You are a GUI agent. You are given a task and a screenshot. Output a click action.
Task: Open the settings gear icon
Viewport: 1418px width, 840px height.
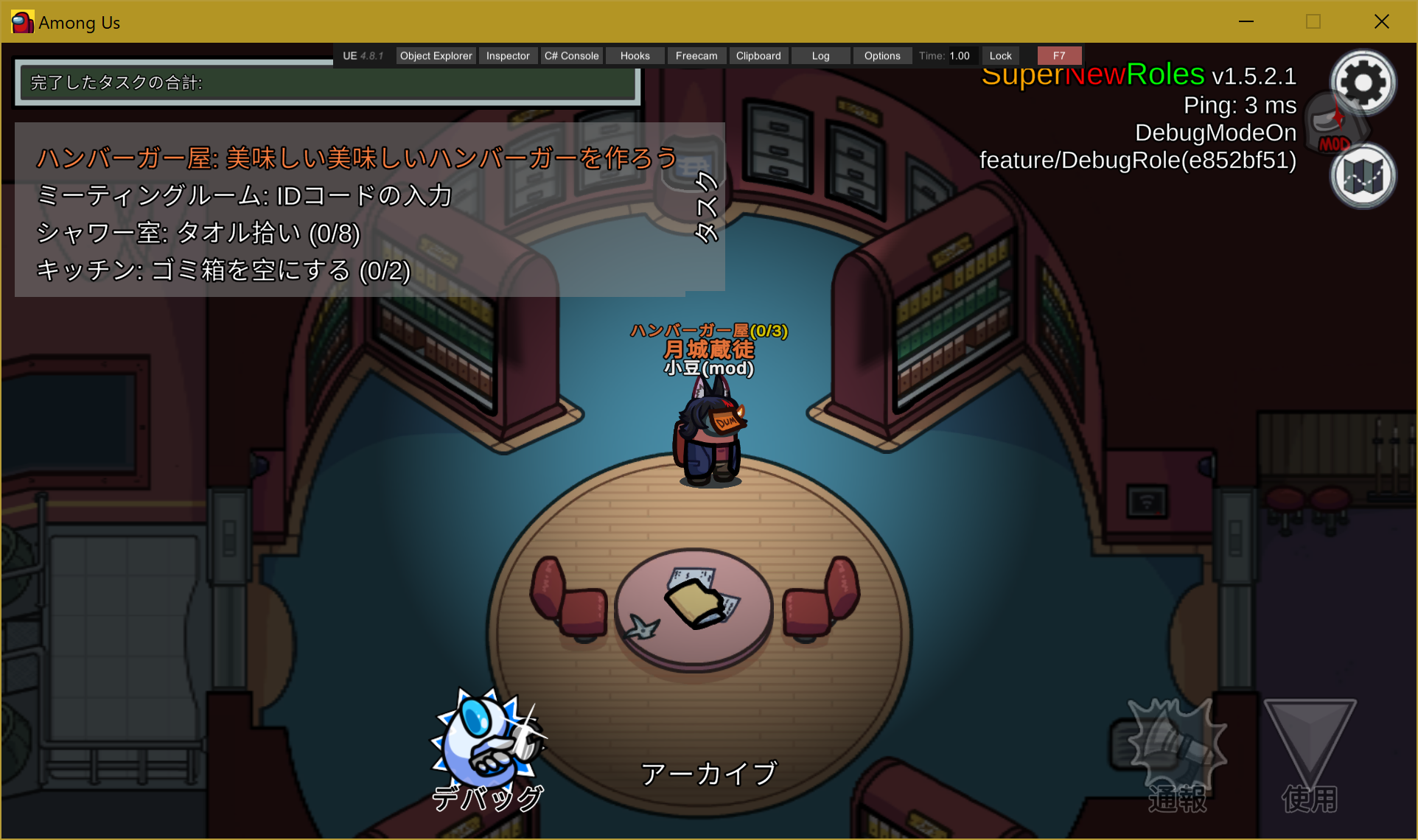tap(1363, 83)
